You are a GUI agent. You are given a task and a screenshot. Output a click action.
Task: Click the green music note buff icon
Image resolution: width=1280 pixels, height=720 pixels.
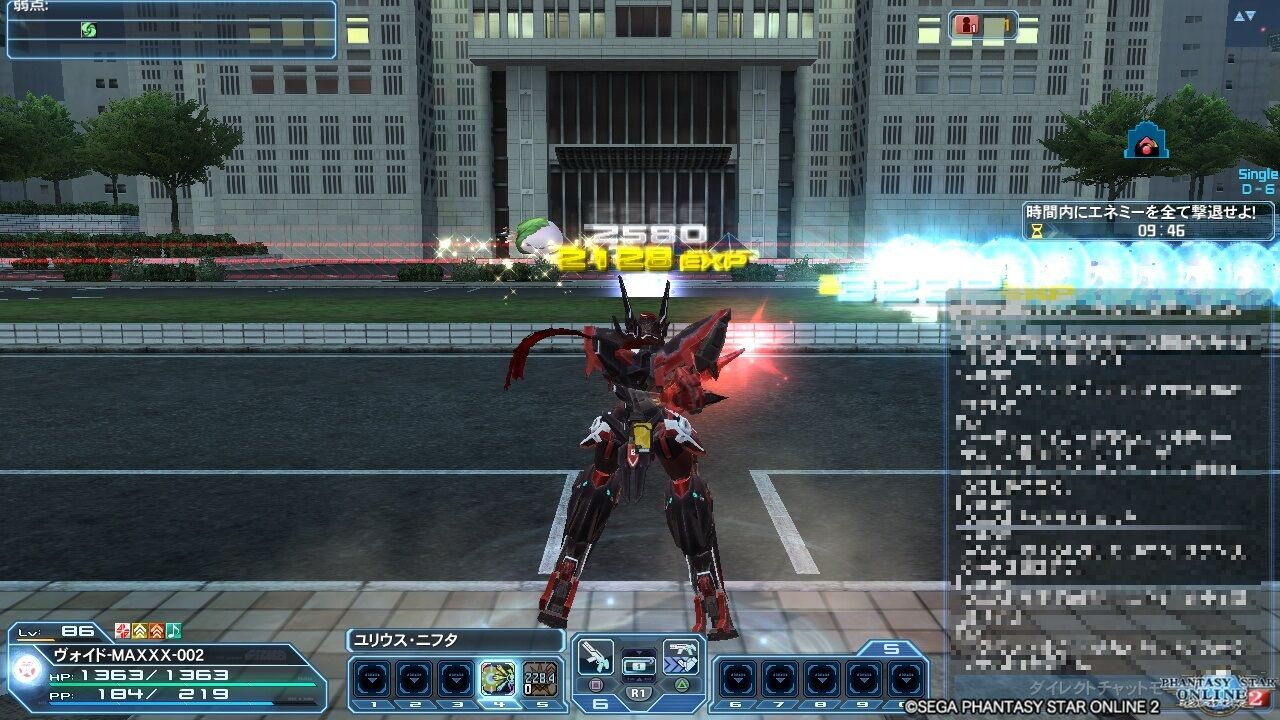[173, 632]
